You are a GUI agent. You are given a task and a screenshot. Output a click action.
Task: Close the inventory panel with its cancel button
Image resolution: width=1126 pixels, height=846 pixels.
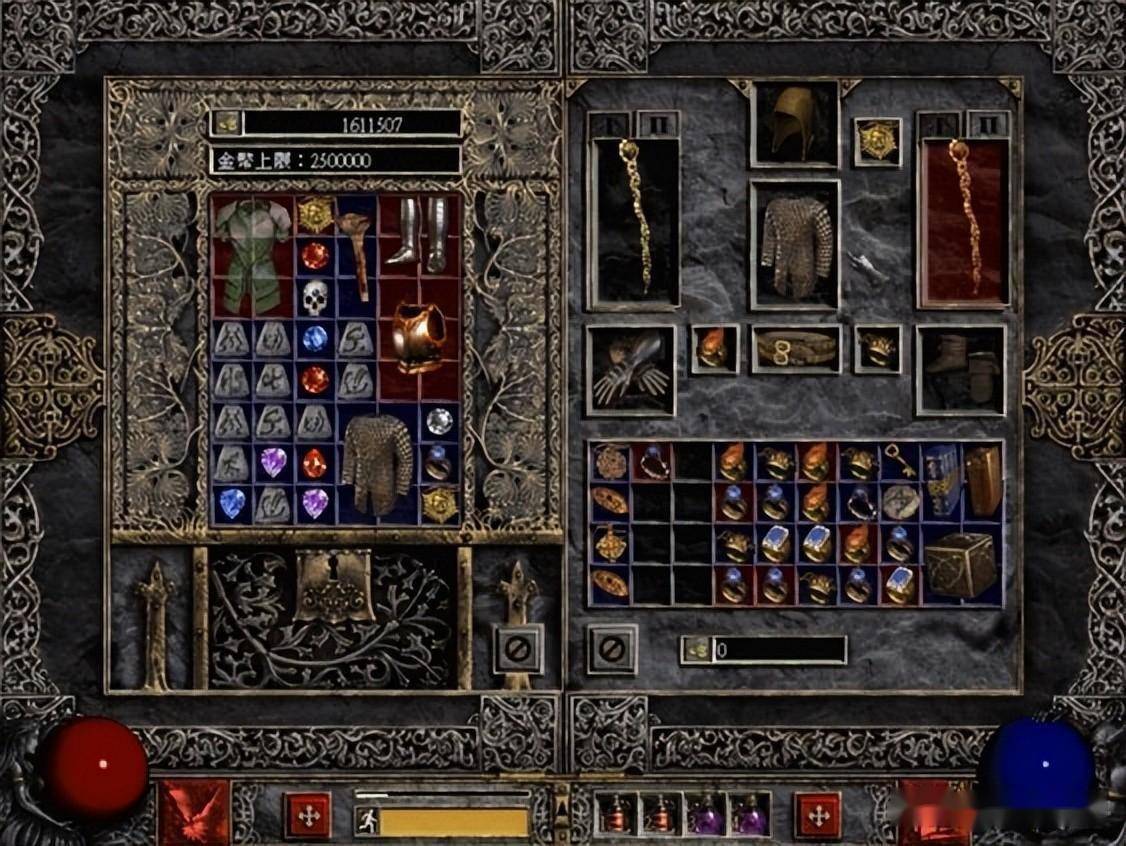(611, 649)
